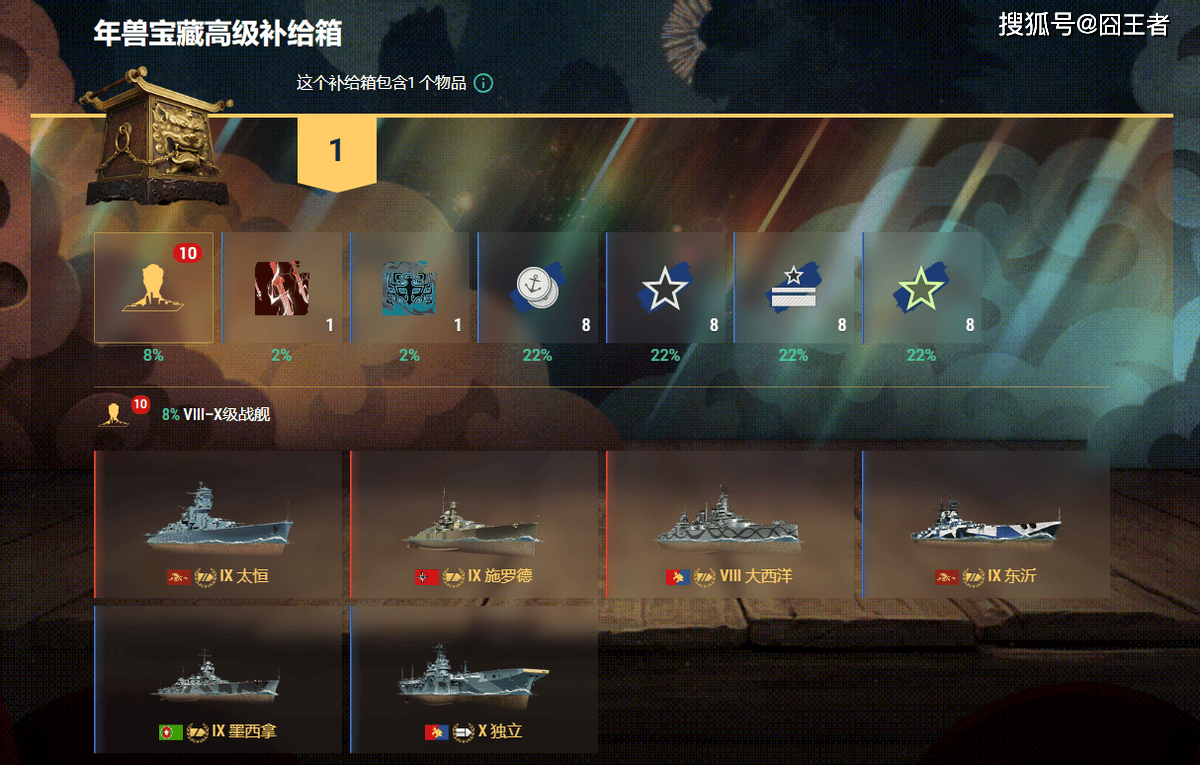
Task: Show the IX 东沂 ship card
Action: (x=987, y=525)
